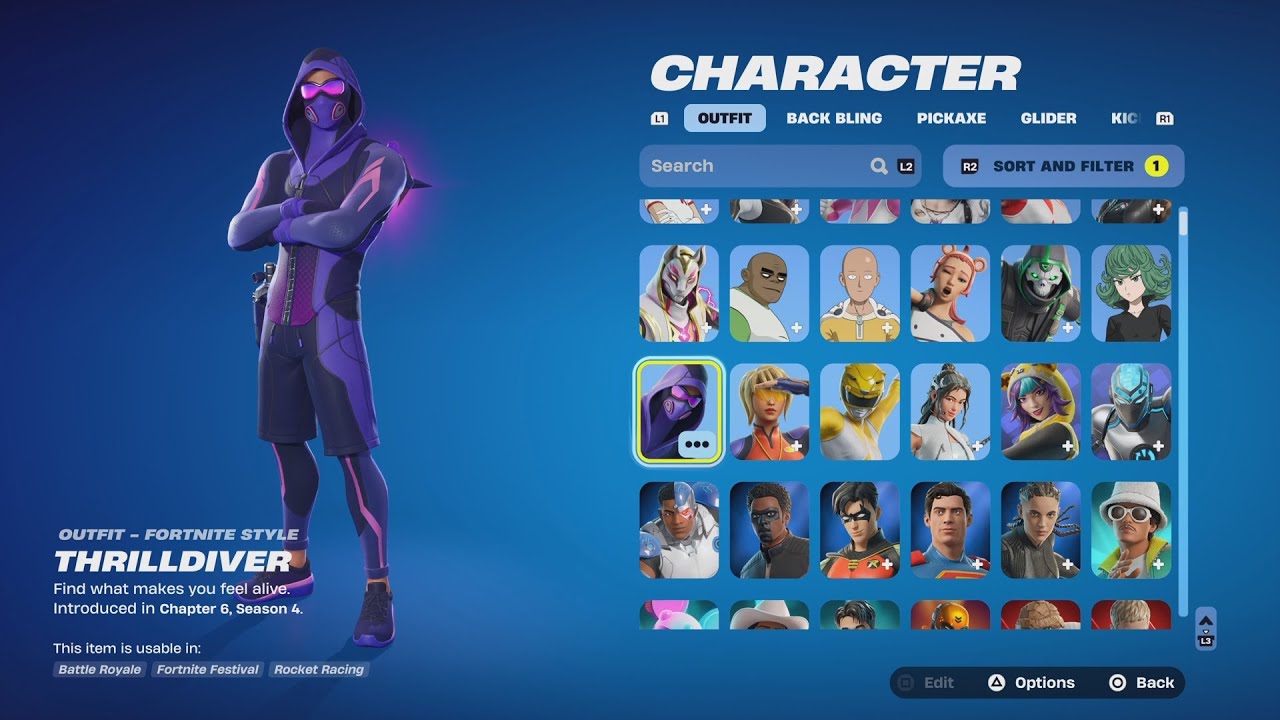Pick the Superman outfit tile
The width and height of the screenshot is (1280, 720).
950,530
